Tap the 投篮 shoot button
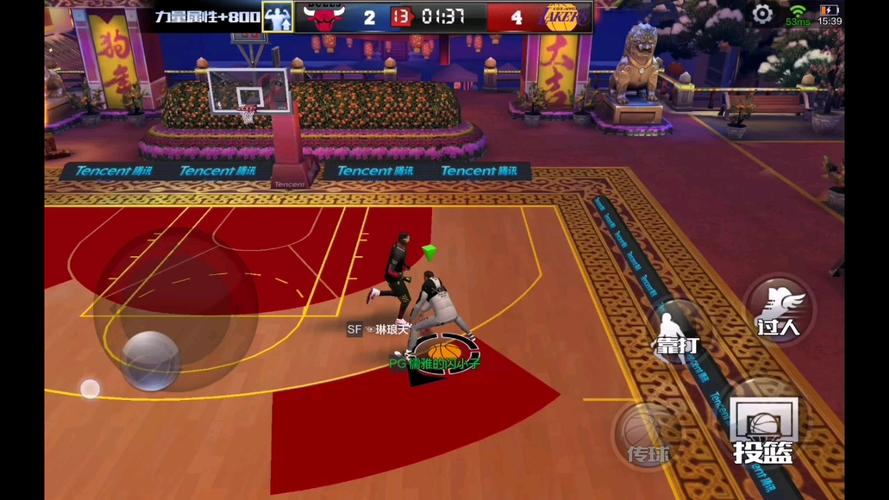The image size is (889, 500). pyautogui.click(x=764, y=429)
